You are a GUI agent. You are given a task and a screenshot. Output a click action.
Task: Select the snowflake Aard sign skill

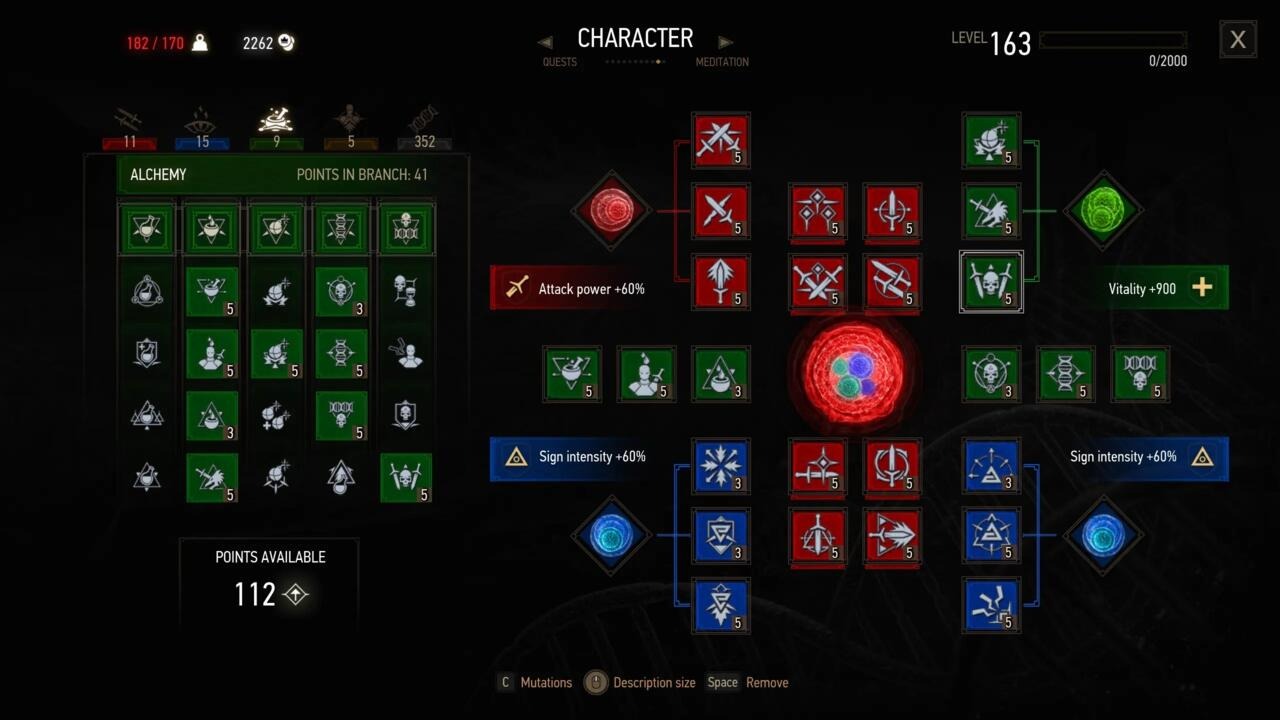click(x=721, y=467)
